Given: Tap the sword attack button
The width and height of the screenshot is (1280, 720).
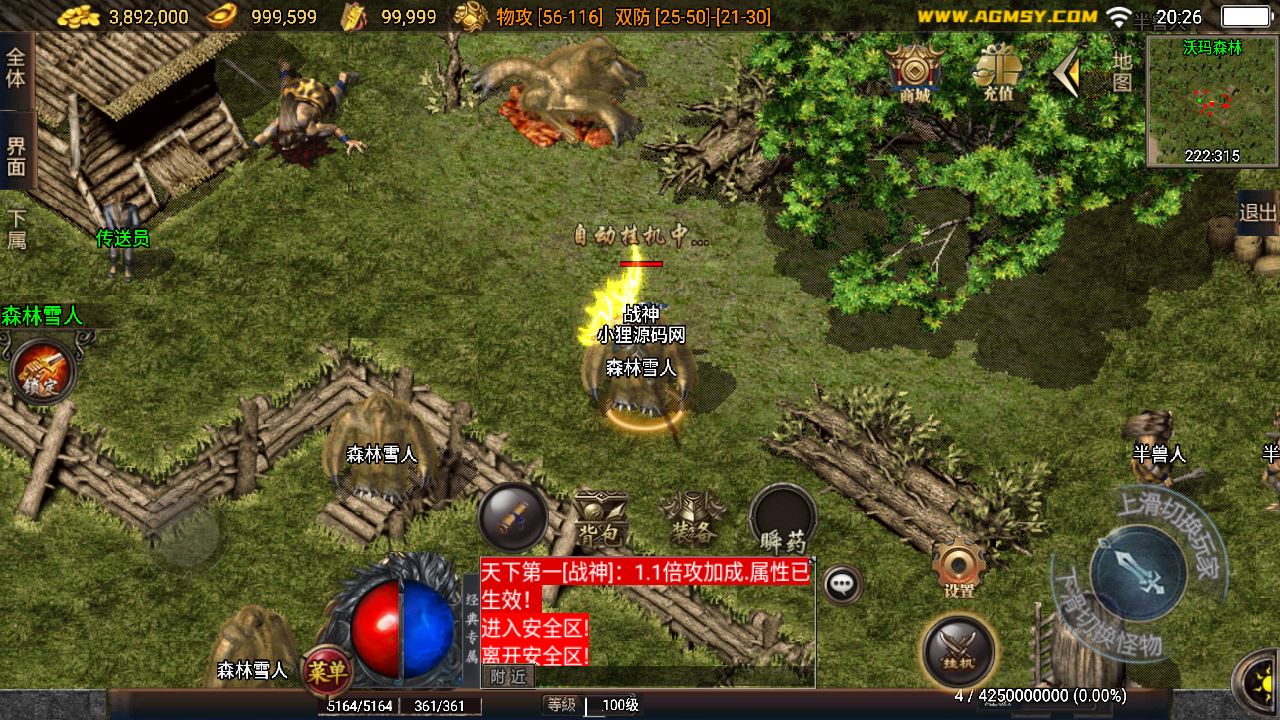Looking at the screenshot, I should pos(1137,571).
